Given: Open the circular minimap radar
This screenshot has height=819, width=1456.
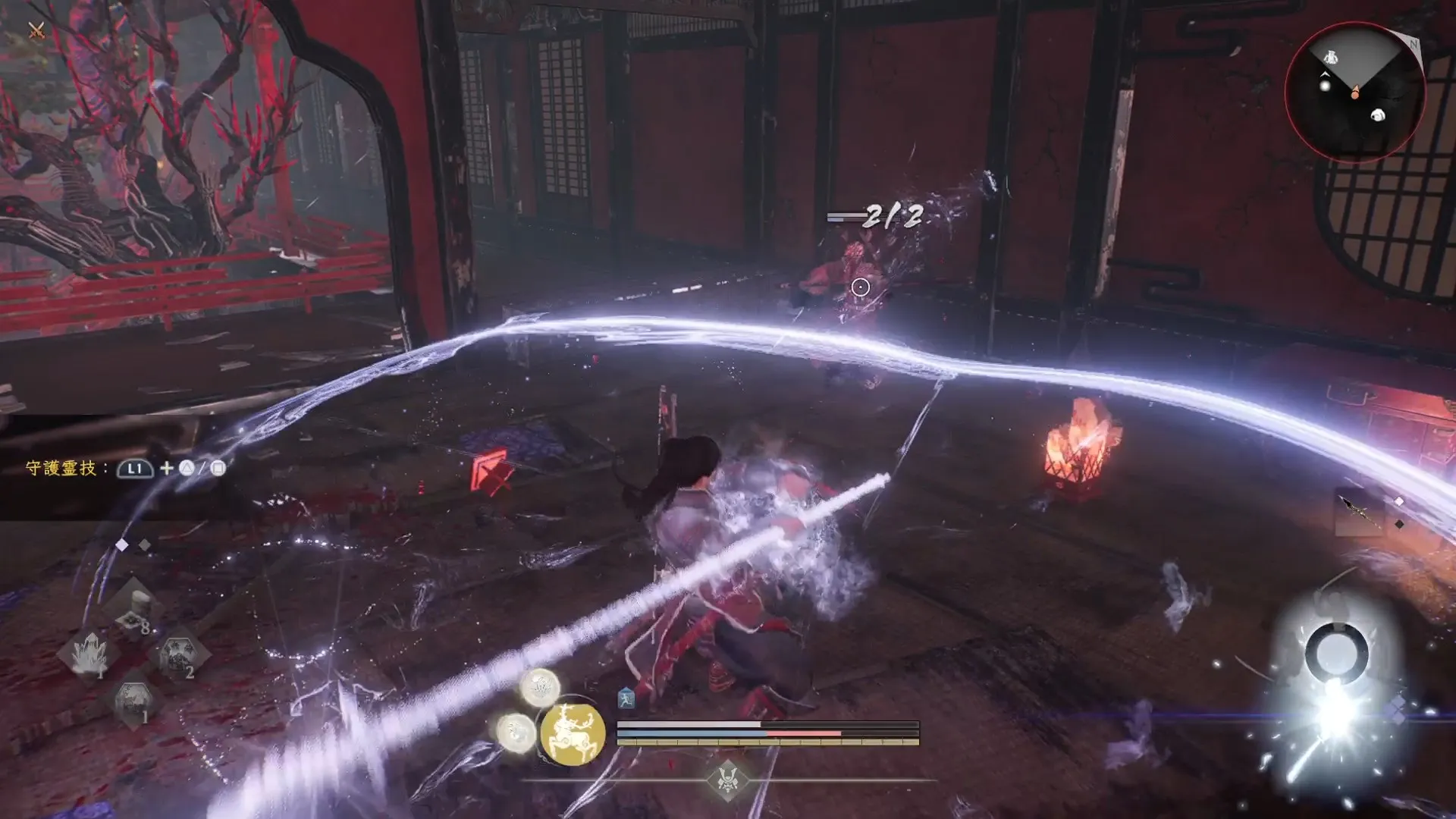Looking at the screenshot, I should pyautogui.click(x=1354, y=92).
